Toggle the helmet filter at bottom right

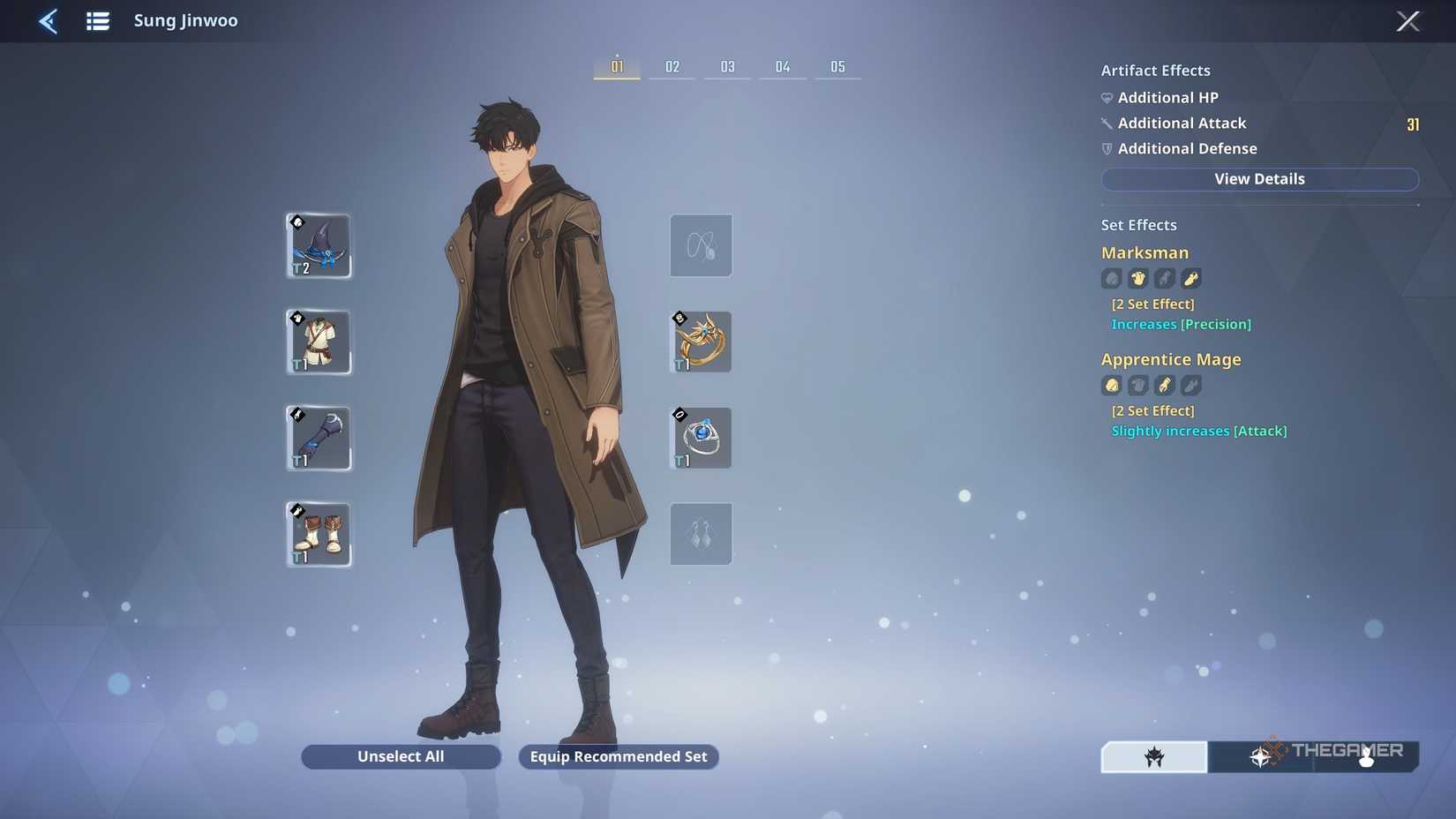point(1153,756)
